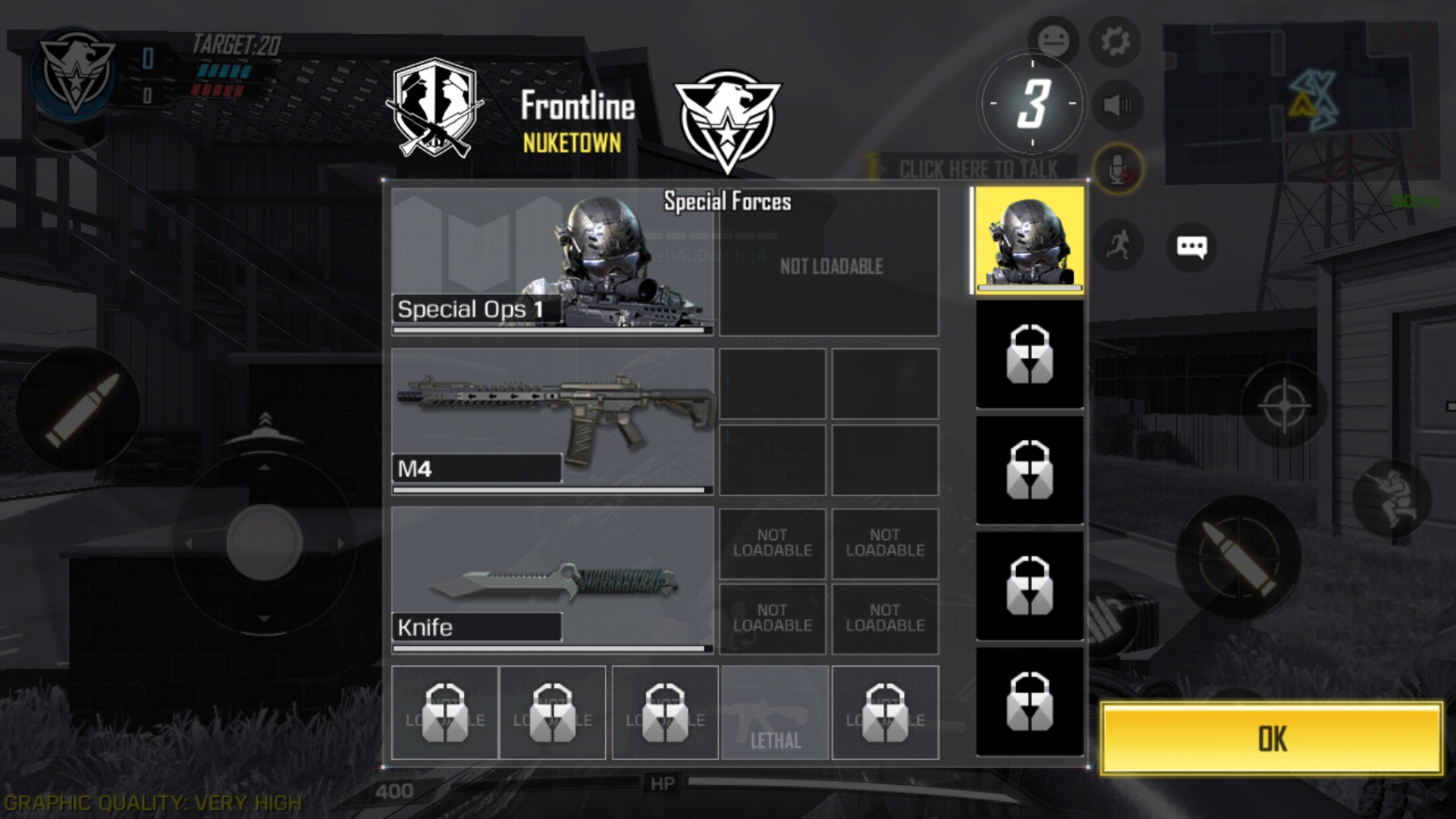Pick the highlighted yellow soldier loadout thumbnail
The height and width of the screenshot is (819, 1456).
pyautogui.click(x=1029, y=240)
